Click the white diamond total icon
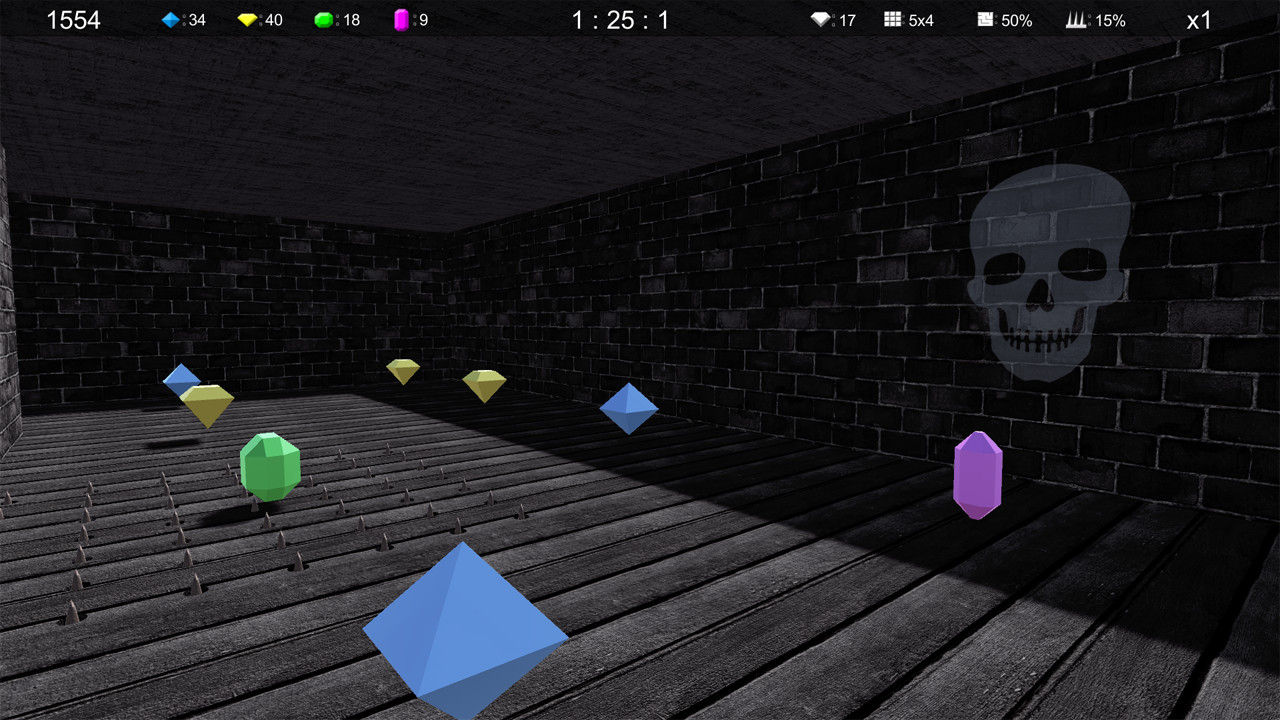Viewport: 1280px width, 720px height. [818, 19]
